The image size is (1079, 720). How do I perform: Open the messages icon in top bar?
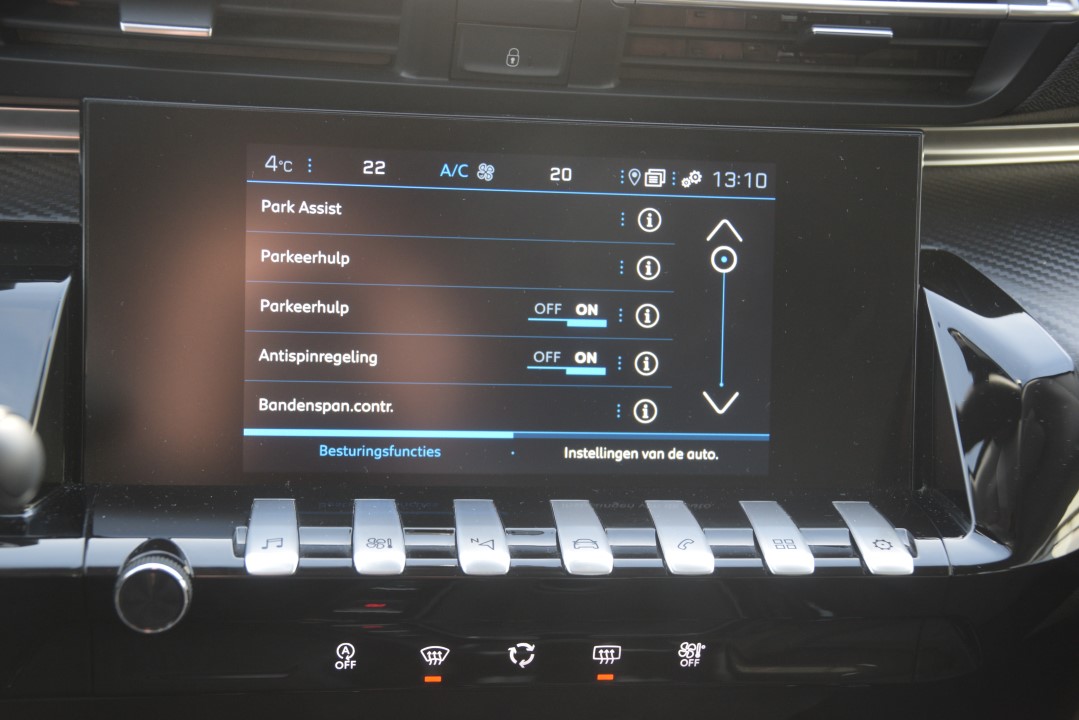click(655, 178)
